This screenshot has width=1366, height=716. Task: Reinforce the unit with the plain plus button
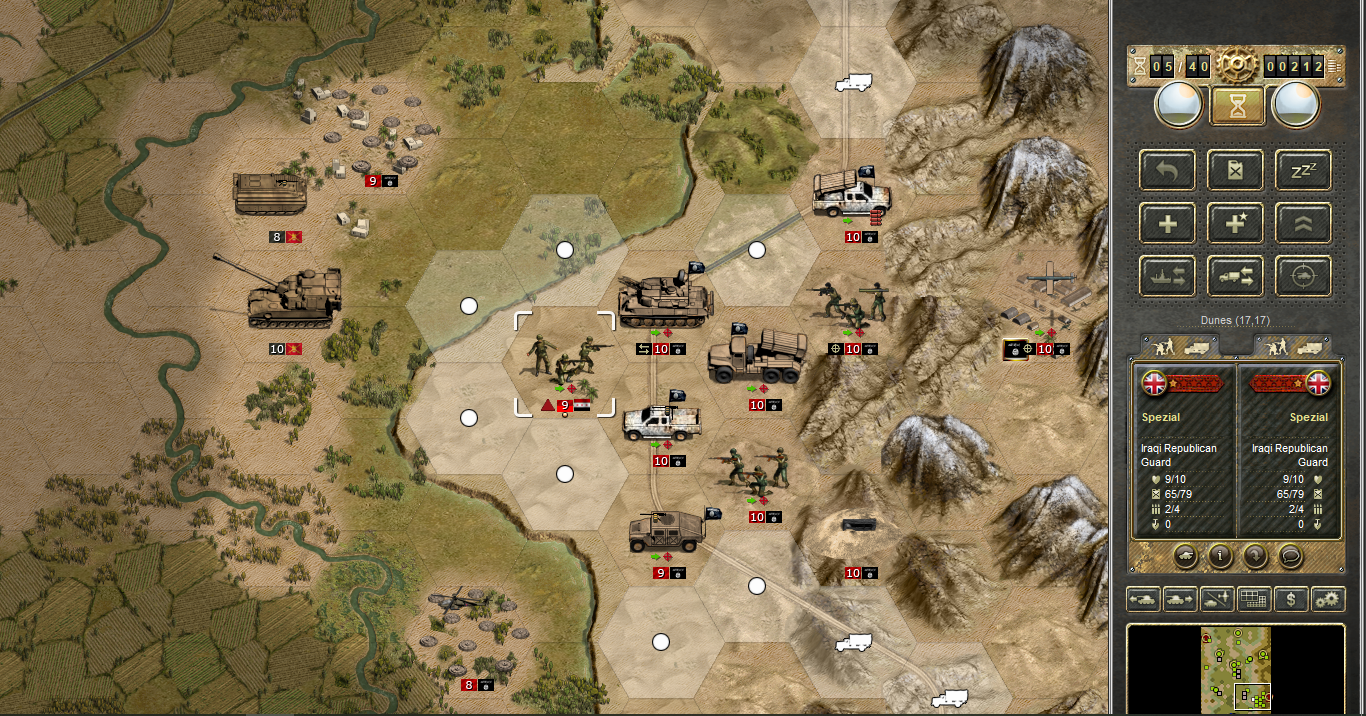point(1167,224)
